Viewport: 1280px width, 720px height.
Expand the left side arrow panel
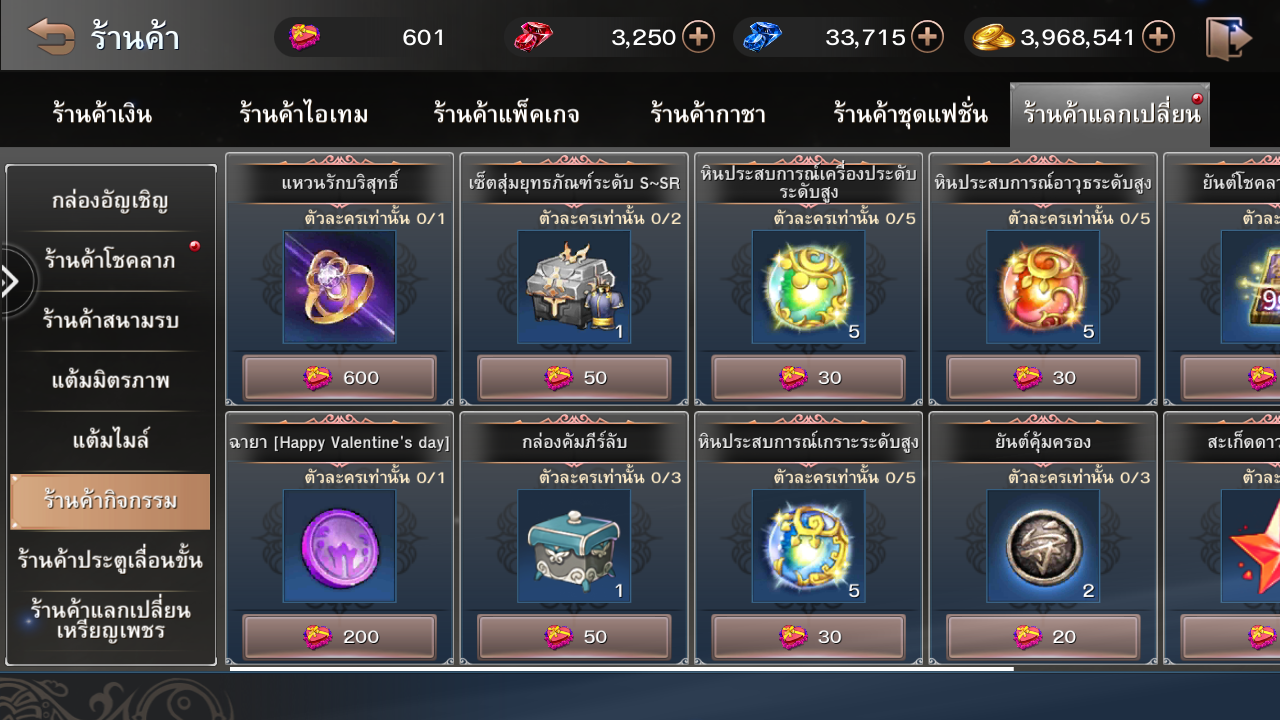(12, 282)
